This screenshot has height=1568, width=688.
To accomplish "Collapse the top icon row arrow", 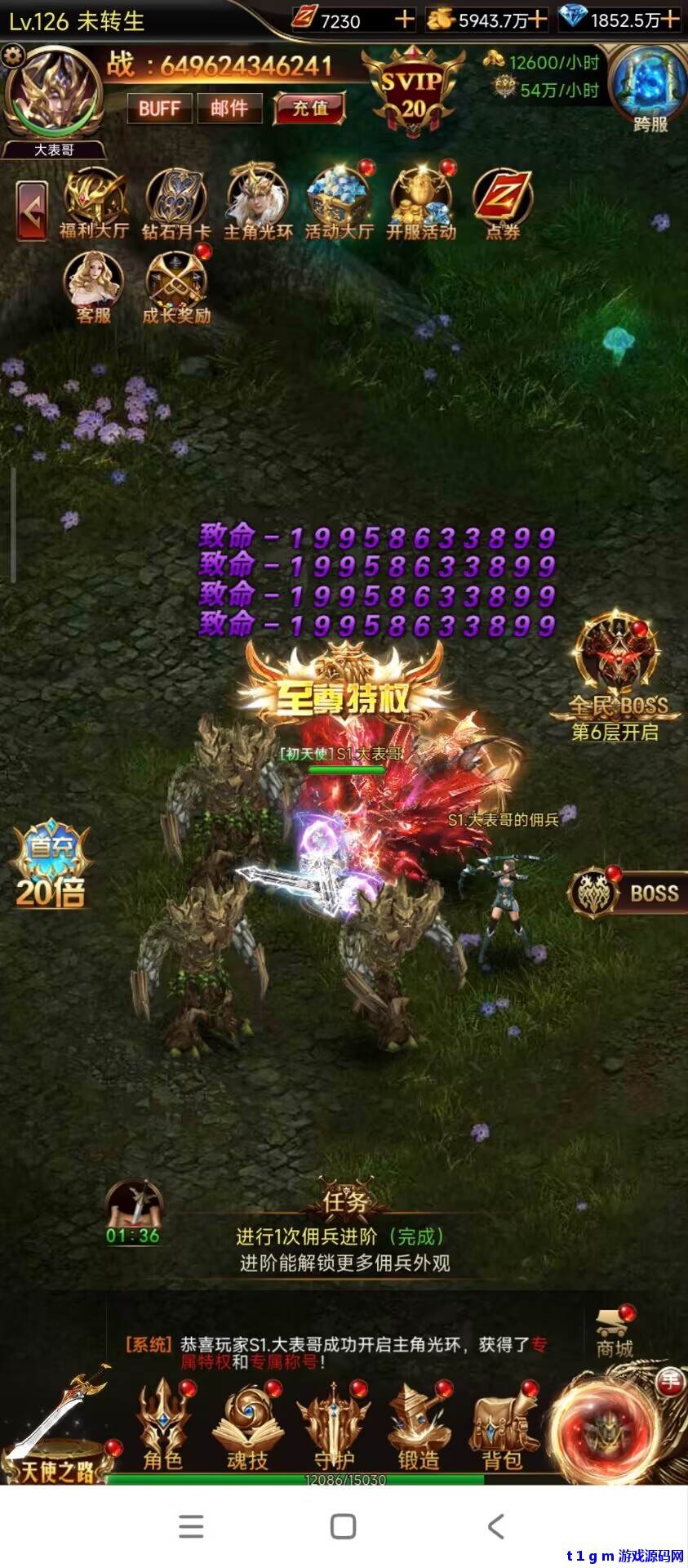I will pyautogui.click(x=33, y=212).
